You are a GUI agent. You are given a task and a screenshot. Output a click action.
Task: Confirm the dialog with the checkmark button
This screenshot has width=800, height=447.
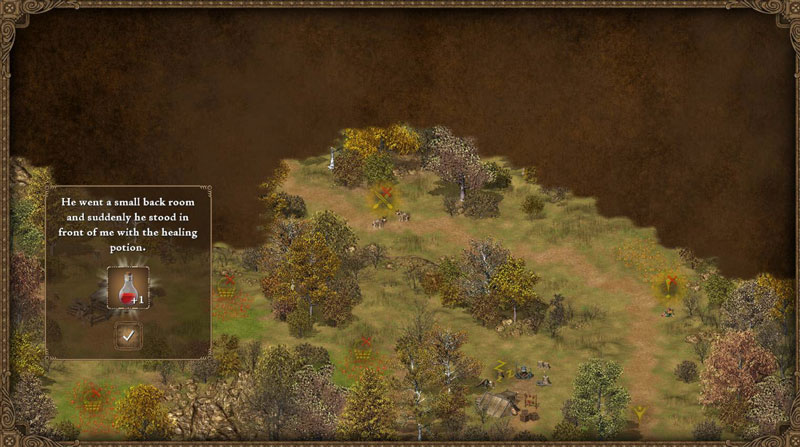tap(128, 336)
